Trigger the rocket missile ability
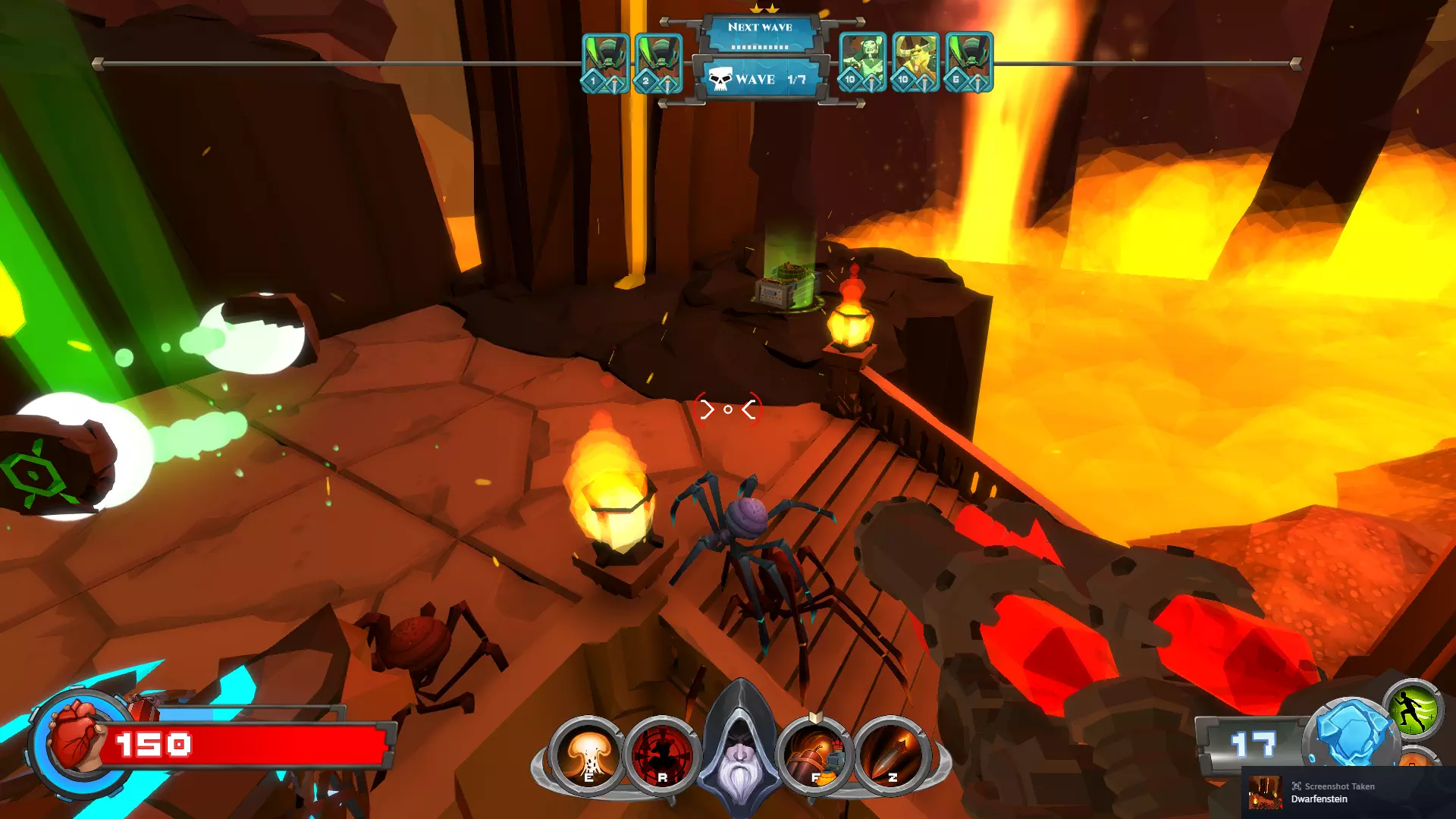The width and height of the screenshot is (1456, 819). pyautogui.click(x=891, y=755)
